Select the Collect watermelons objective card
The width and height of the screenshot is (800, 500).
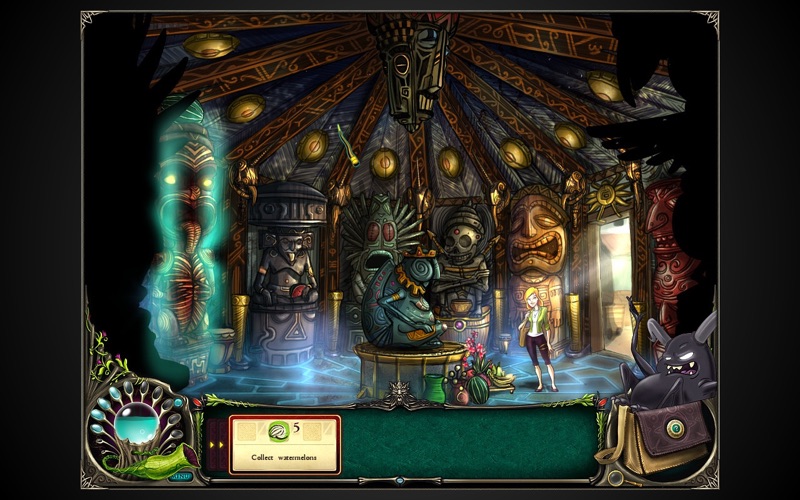285,444
